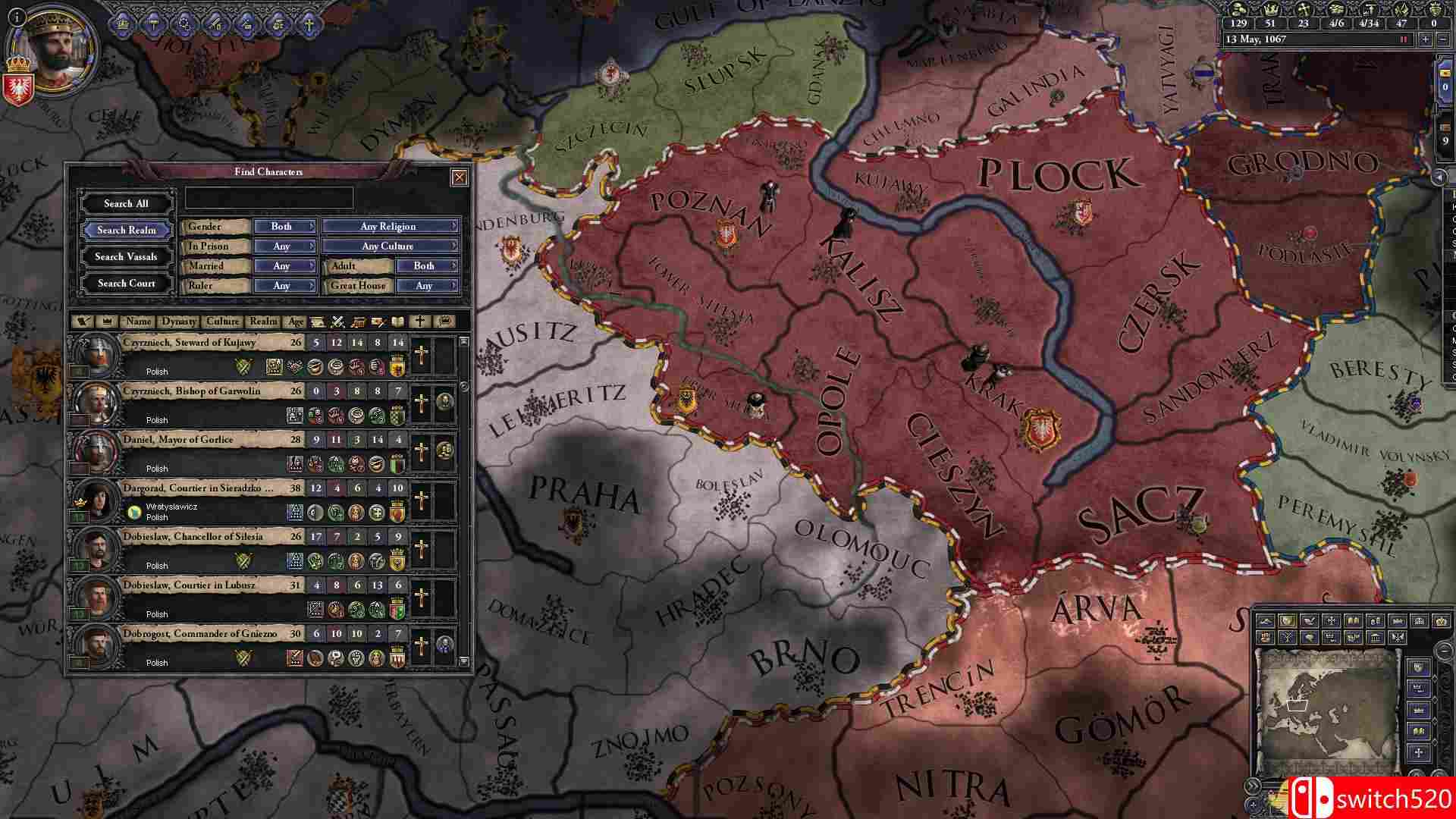Screen dimensions: 1456x819
Task: Open the Any Religion dropdown
Action: (388, 225)
